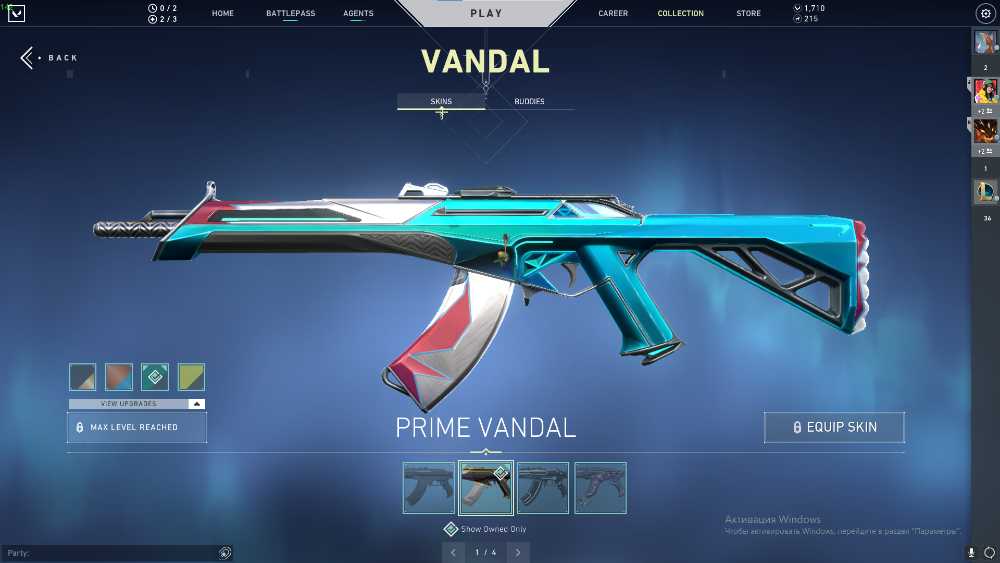Select the olive green variant swatch
The width and height of the screenshot is (1000, 563).
click(191, 377)
